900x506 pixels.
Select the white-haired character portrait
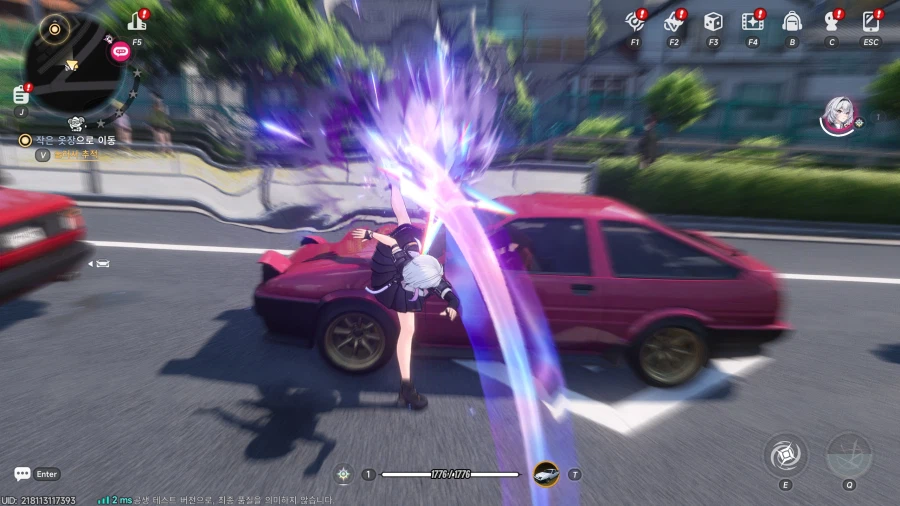(x=836, y=115)
